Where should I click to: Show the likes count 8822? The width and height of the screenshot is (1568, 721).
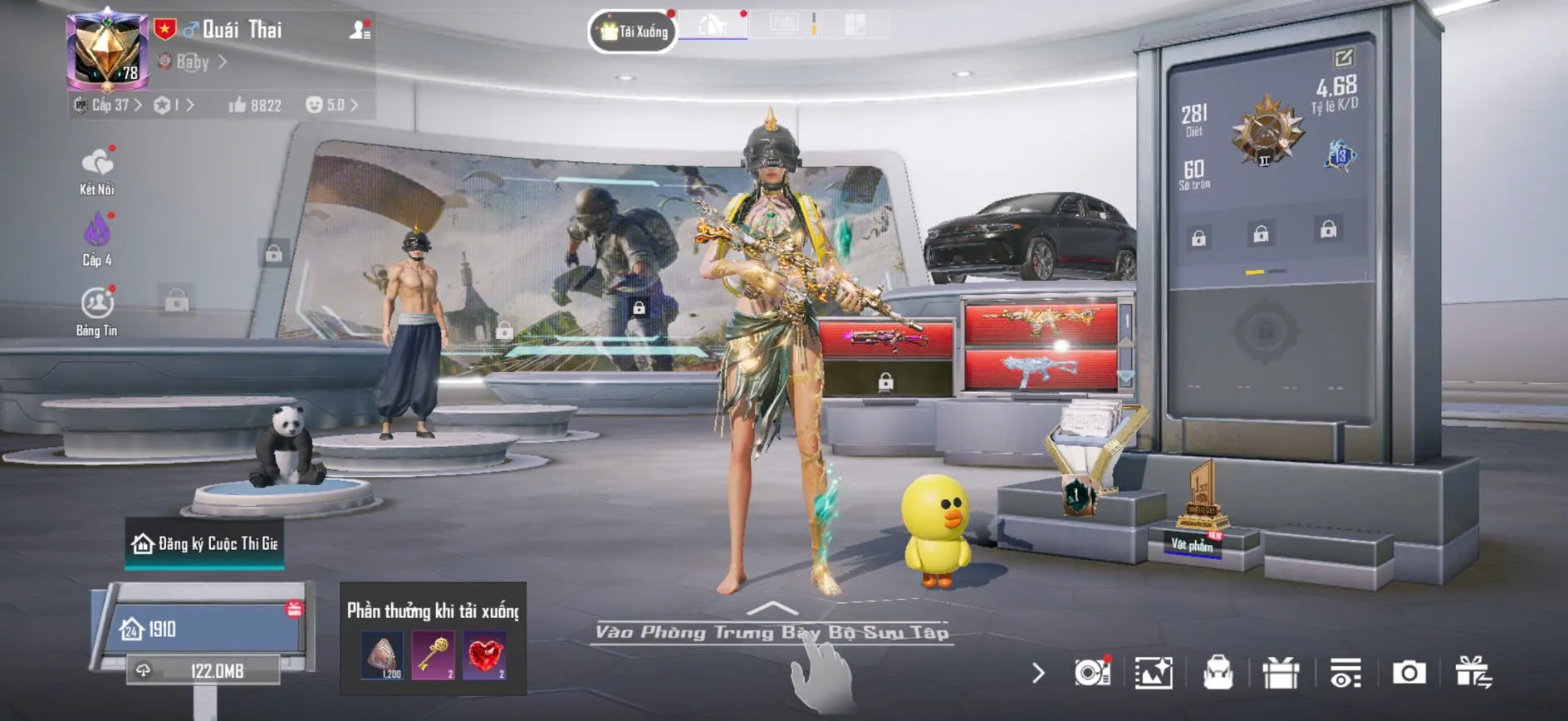point(255,105)
